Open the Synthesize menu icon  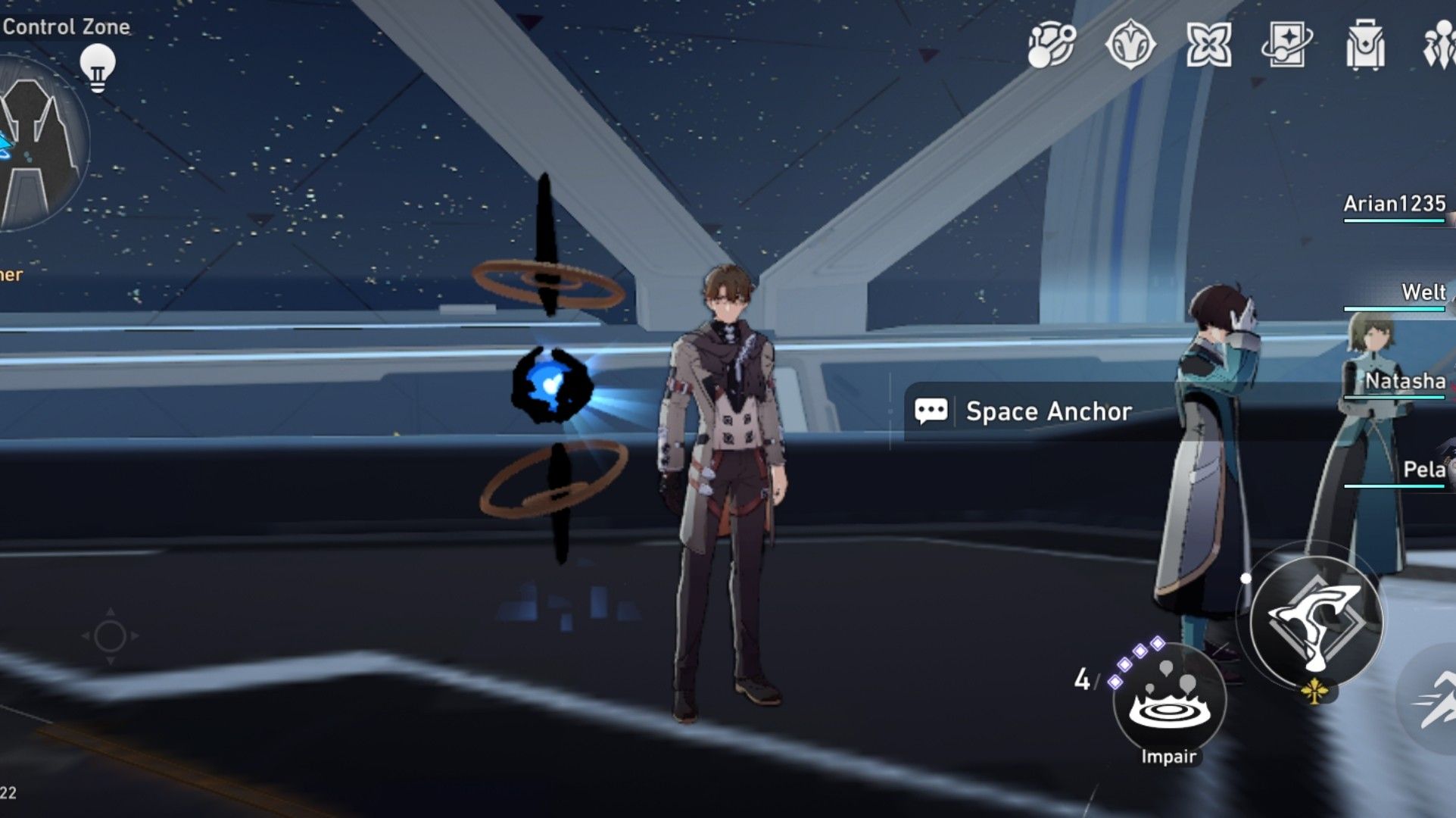tap(1050, 45)
